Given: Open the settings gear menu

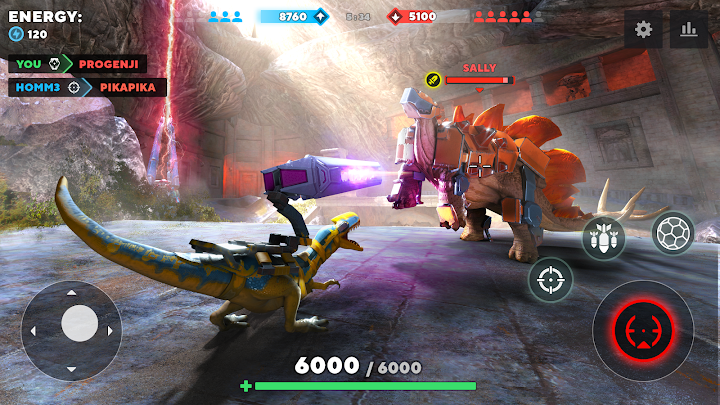Looking at the screenshot, I should 643,29.
